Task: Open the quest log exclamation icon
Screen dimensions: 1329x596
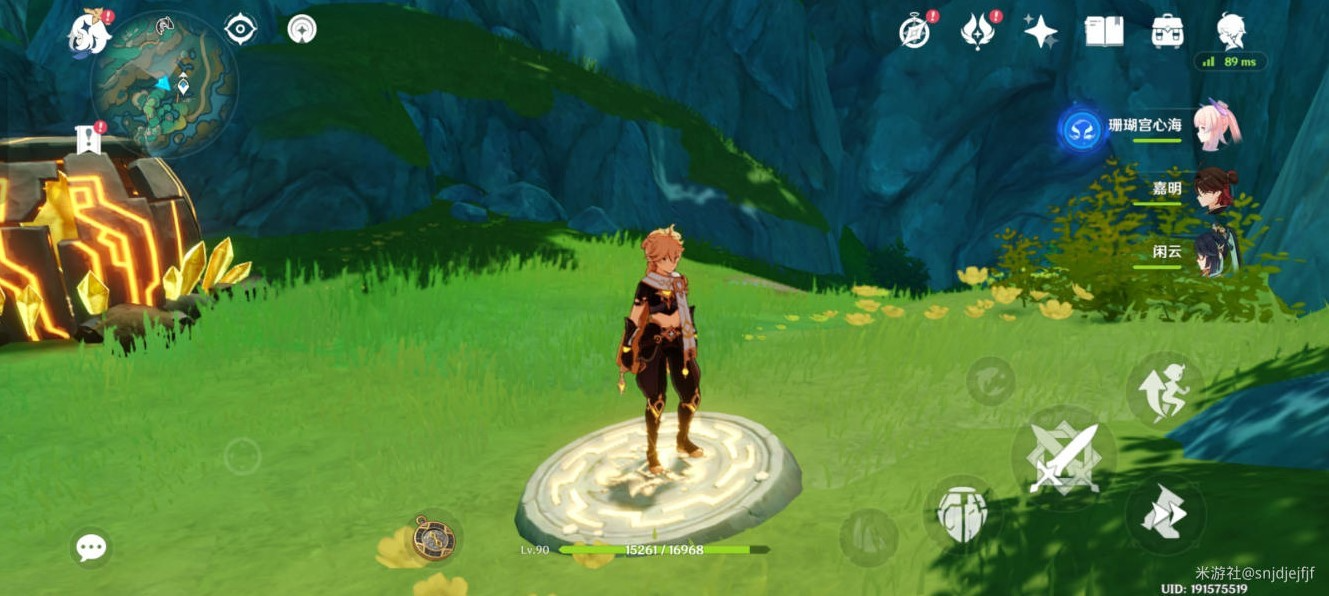Action: (89, 140)
